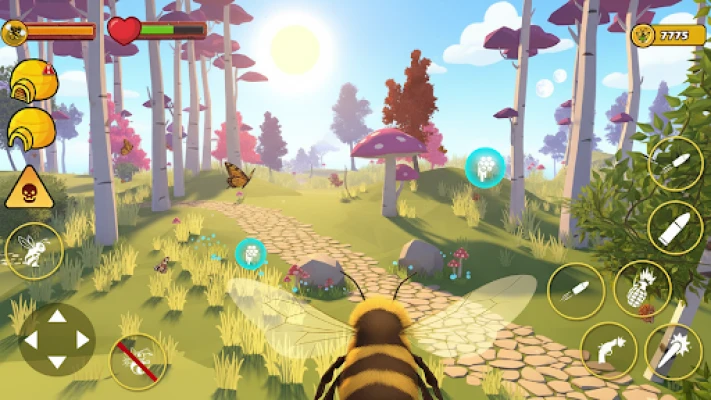Open the gold coin balance

click(x=662, y=35)
